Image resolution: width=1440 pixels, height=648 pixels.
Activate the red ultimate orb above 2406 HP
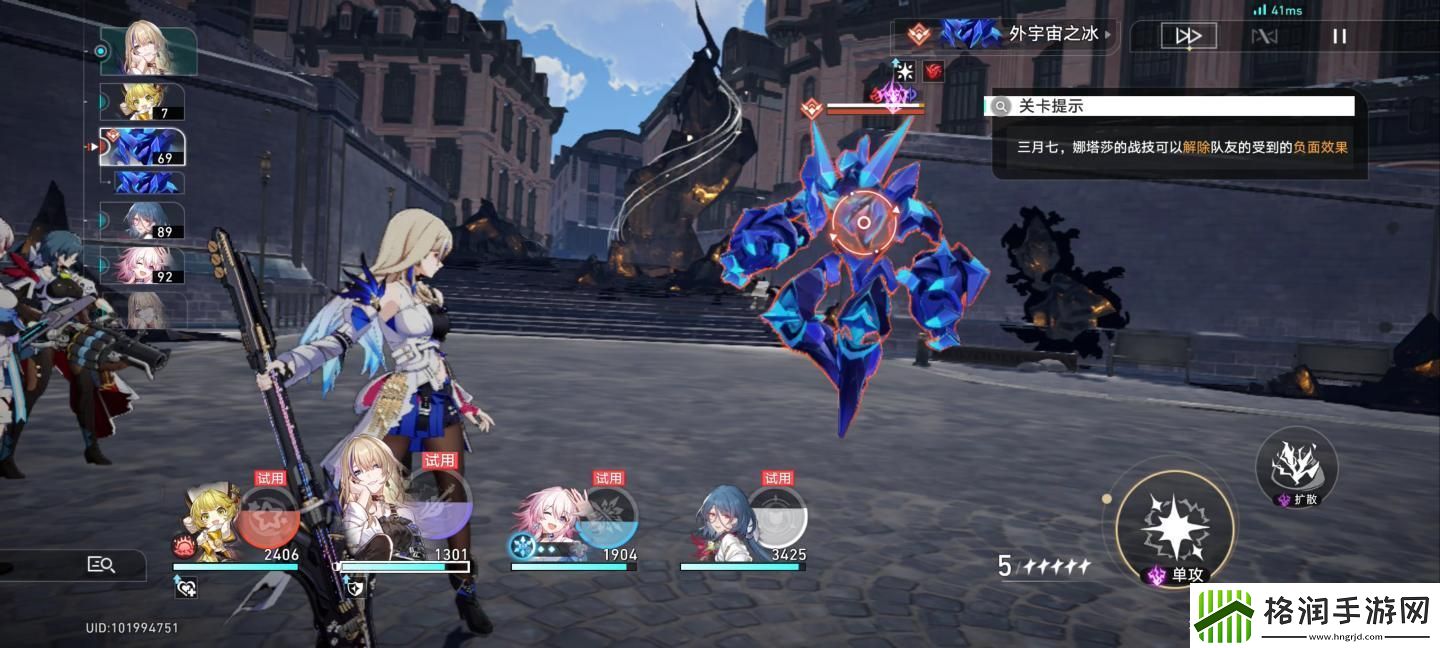point(268,515)
